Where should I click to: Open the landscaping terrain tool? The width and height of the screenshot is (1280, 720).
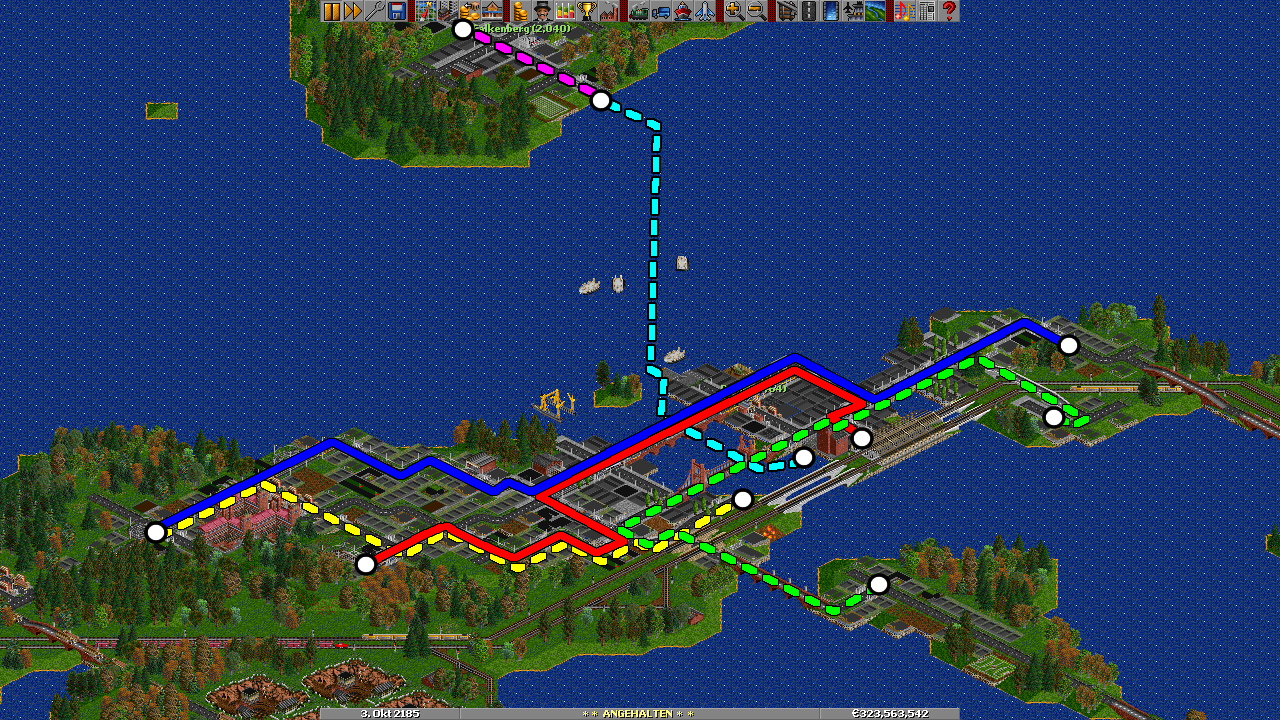click(x=875, y=11)
